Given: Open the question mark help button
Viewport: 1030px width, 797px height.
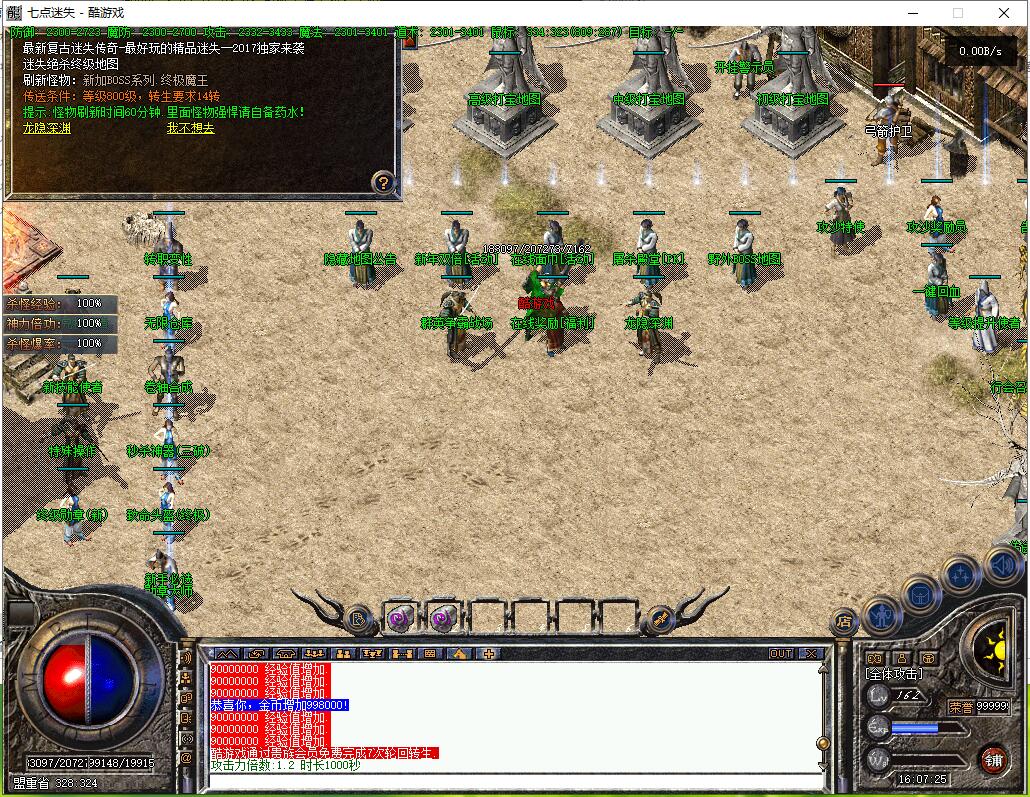Looking at the screenshot, I should tap(383, 182).
